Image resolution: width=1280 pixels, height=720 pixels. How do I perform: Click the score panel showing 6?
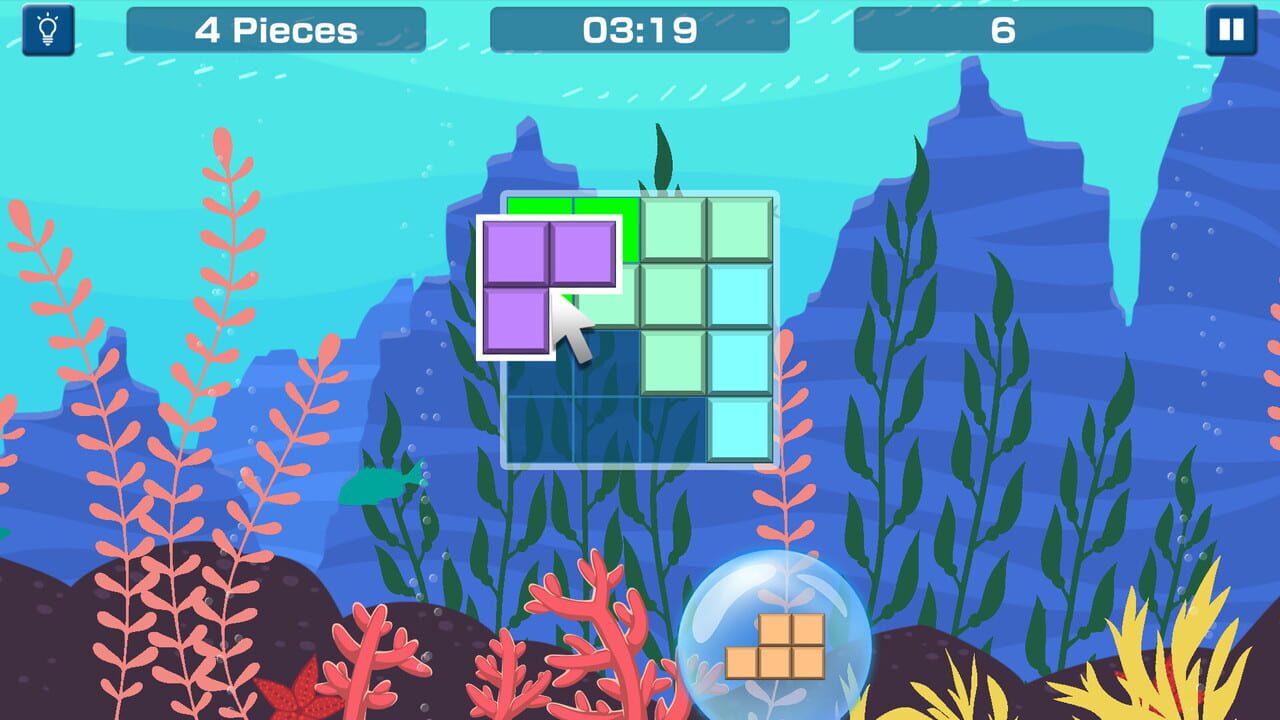[1006, 30]
